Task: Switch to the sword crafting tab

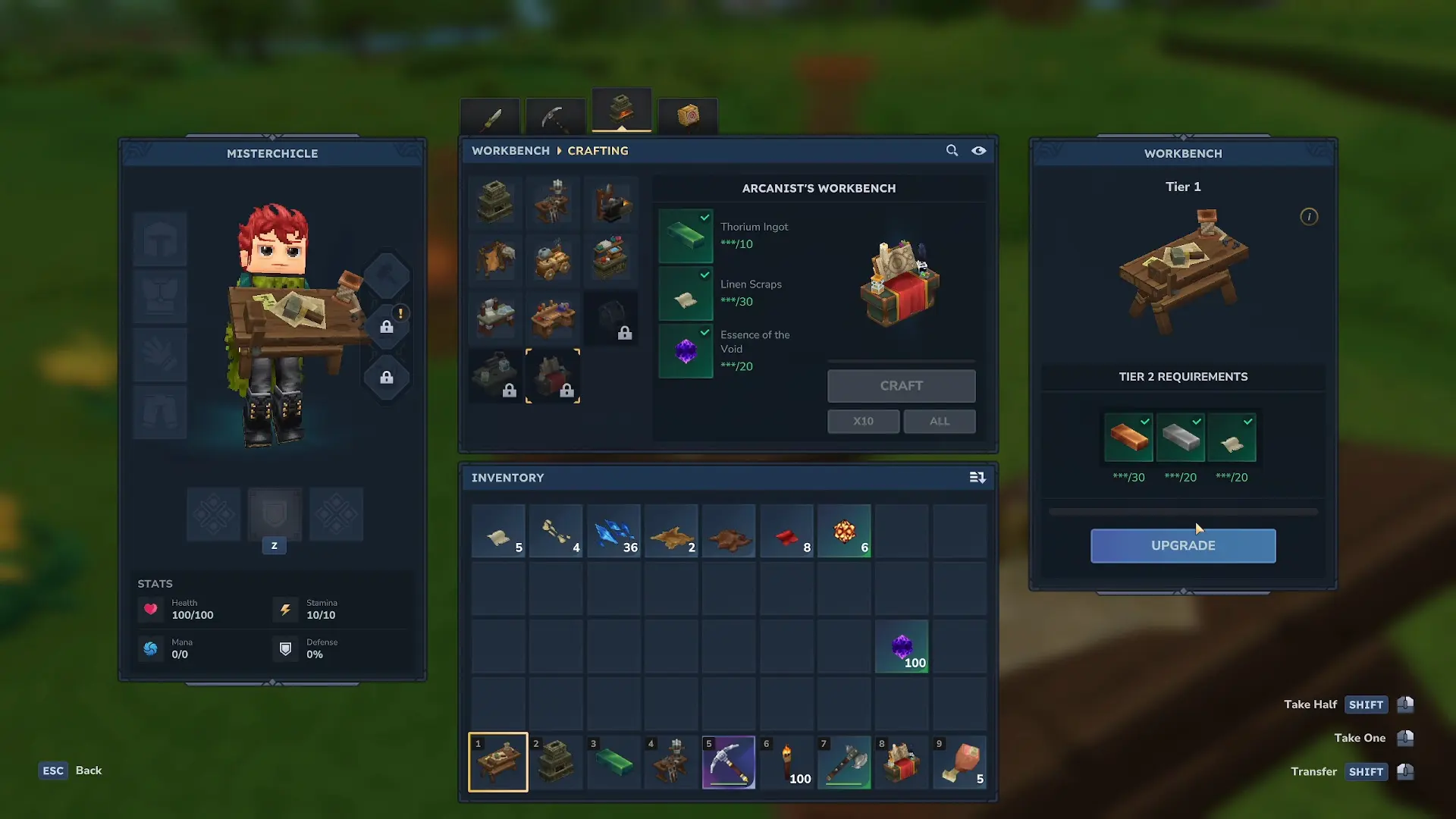Action: 490,117
